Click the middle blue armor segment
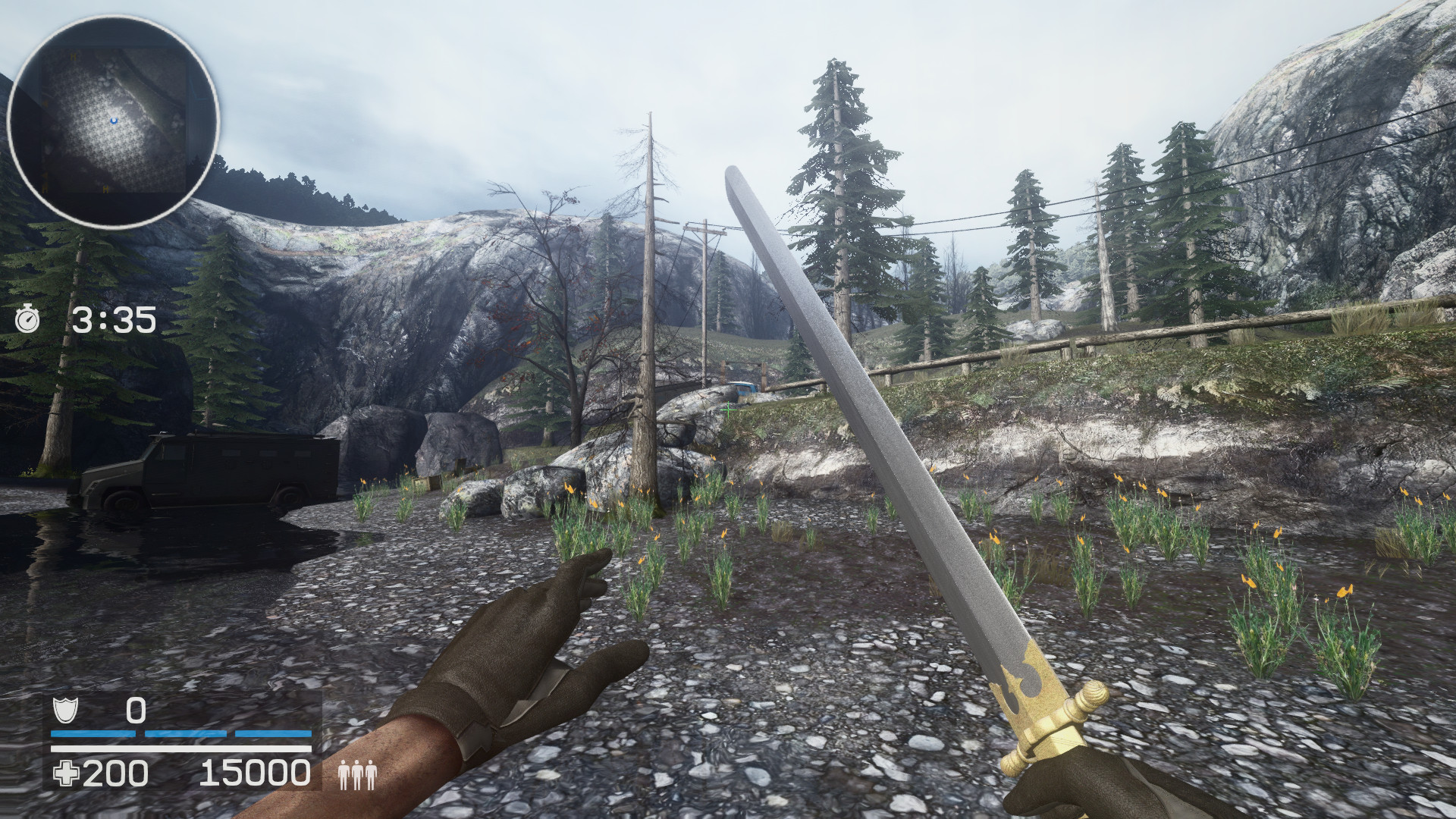 point(185,733)
